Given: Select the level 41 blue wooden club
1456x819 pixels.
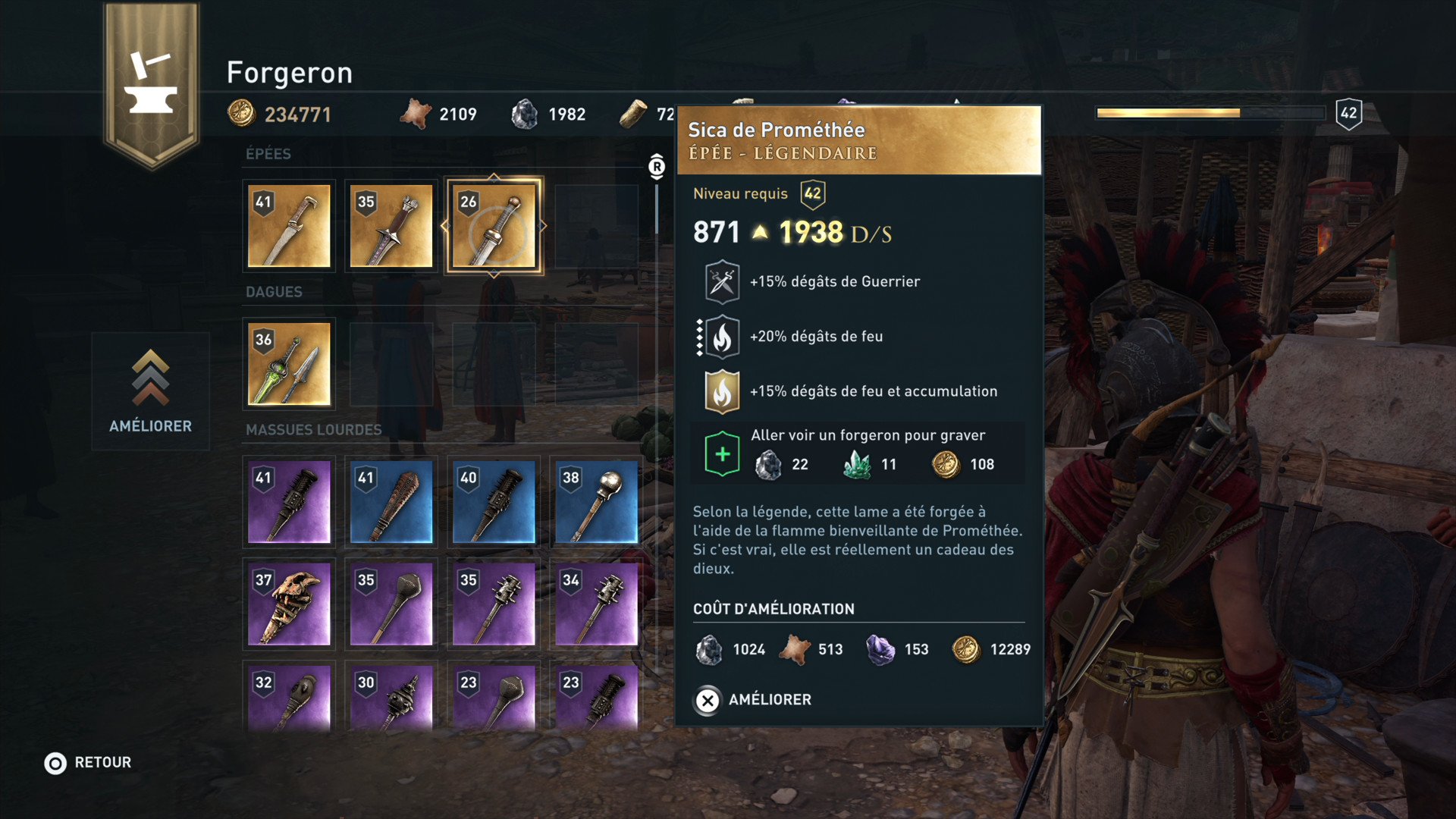Looking at the screenshot, I should (x=391, y=501).
